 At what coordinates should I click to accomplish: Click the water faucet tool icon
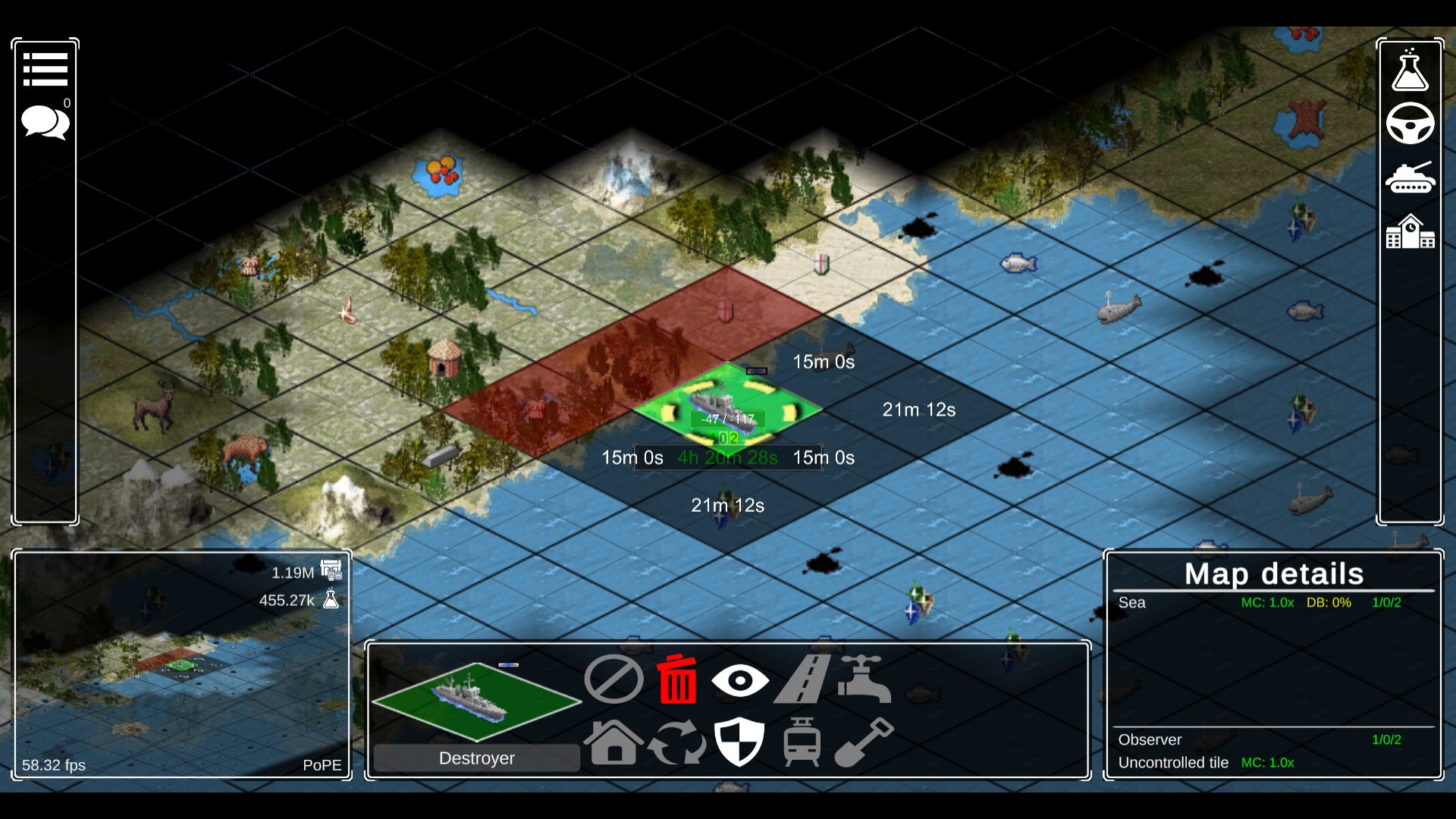[864, 680]
